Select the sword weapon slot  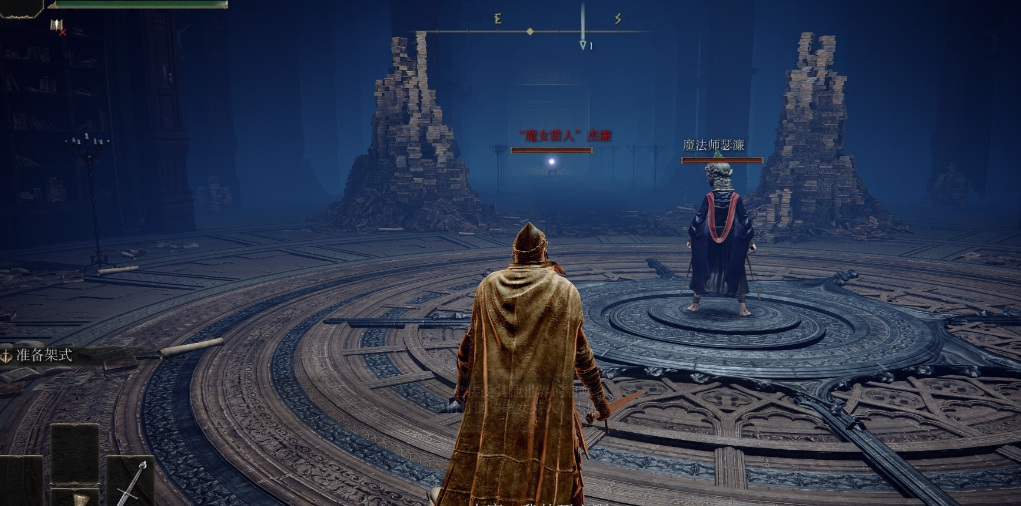coord(130,482)
